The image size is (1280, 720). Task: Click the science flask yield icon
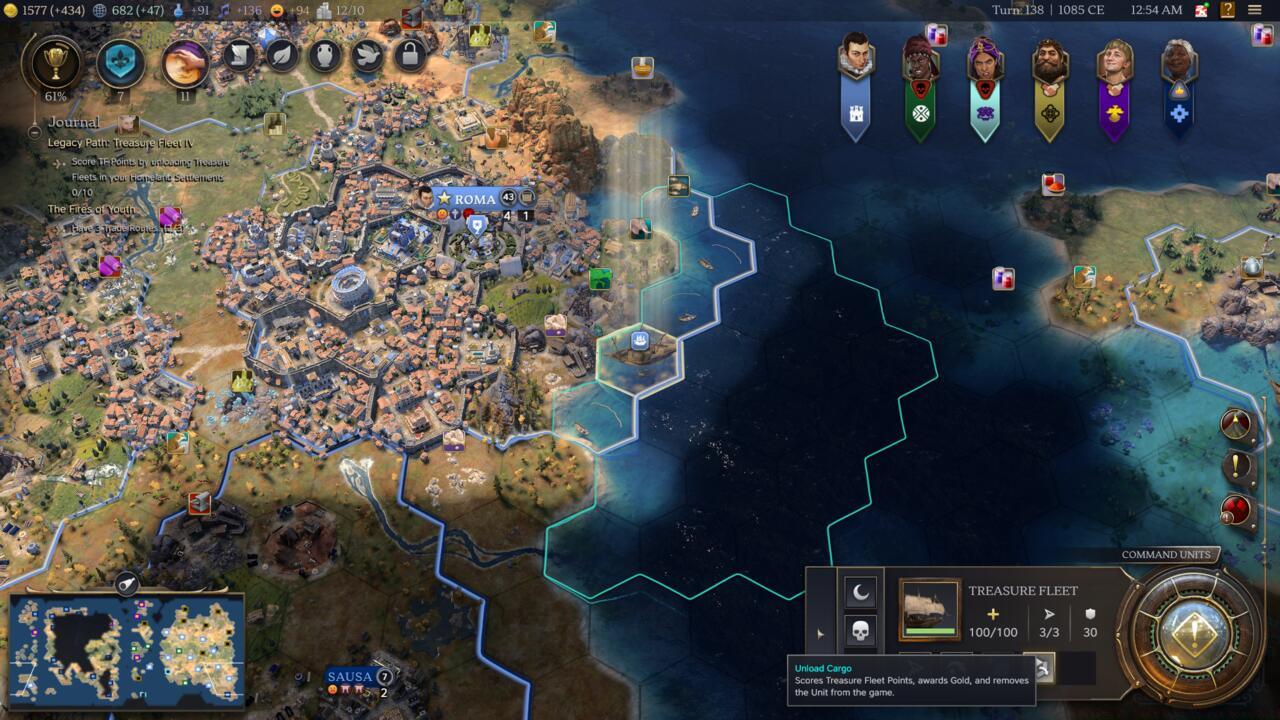177,12
